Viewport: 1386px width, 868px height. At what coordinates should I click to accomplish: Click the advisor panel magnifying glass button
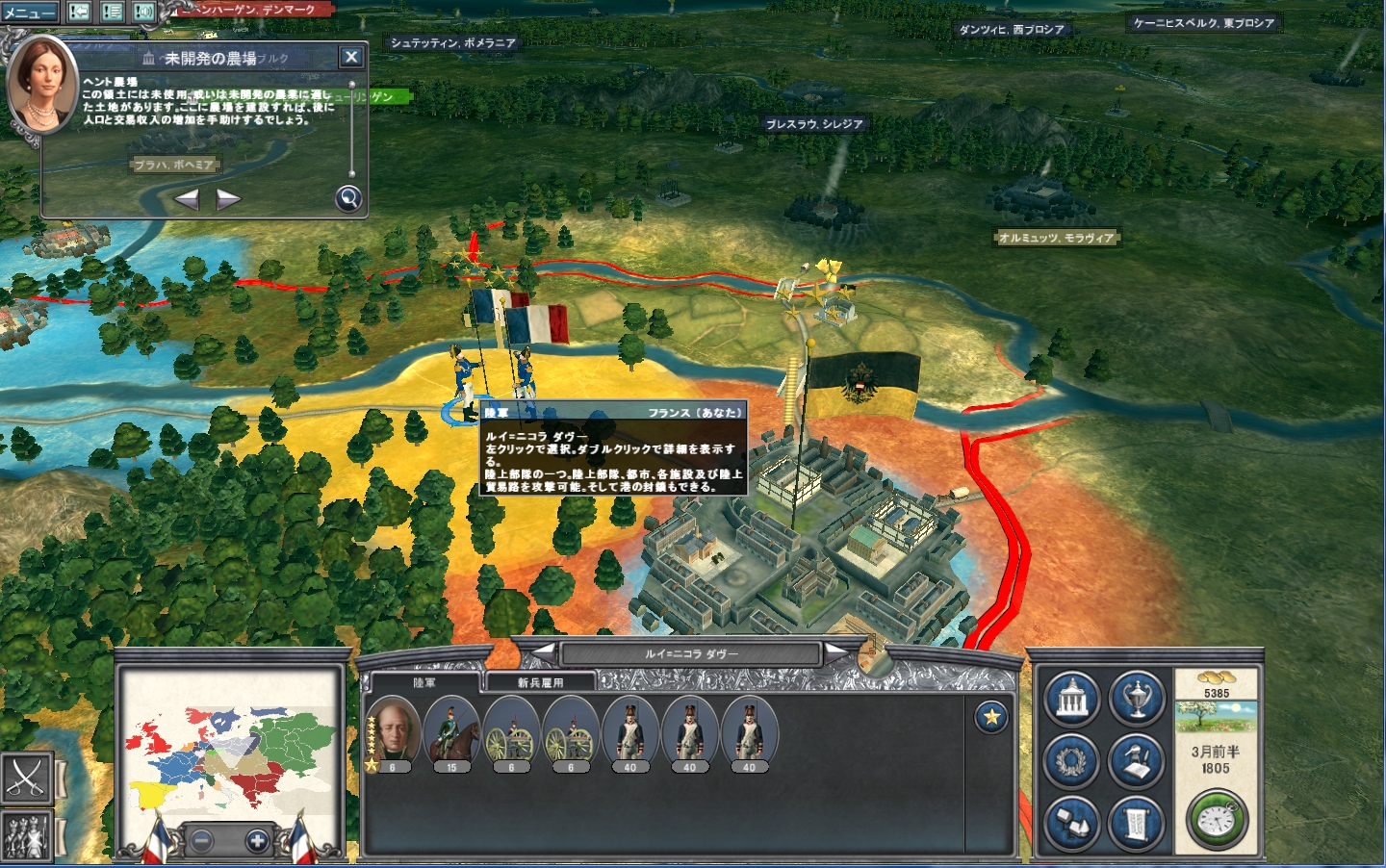tap(348, 198)
